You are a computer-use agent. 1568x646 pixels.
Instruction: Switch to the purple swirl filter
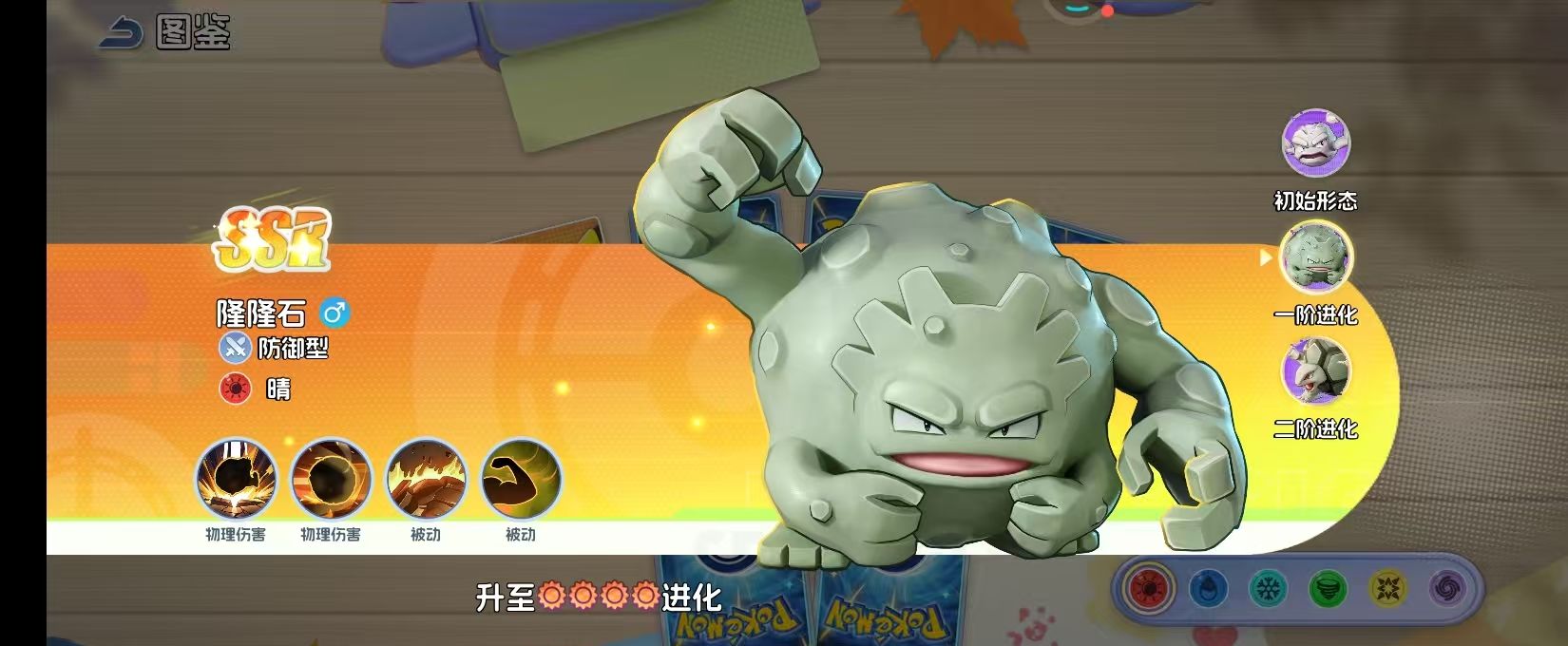point(1446,589)
